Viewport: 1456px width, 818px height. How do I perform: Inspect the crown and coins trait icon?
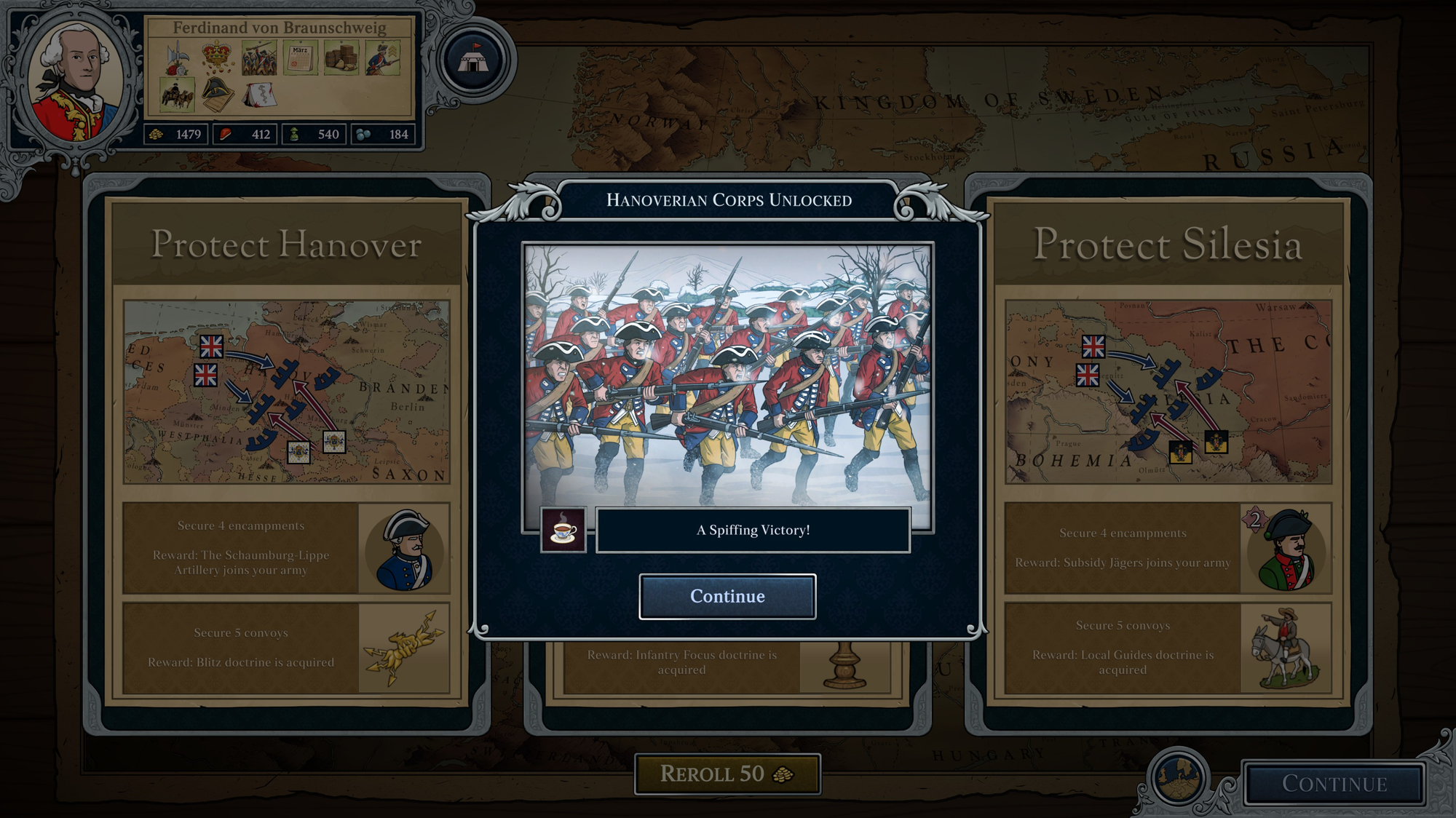tap(217, 58)
